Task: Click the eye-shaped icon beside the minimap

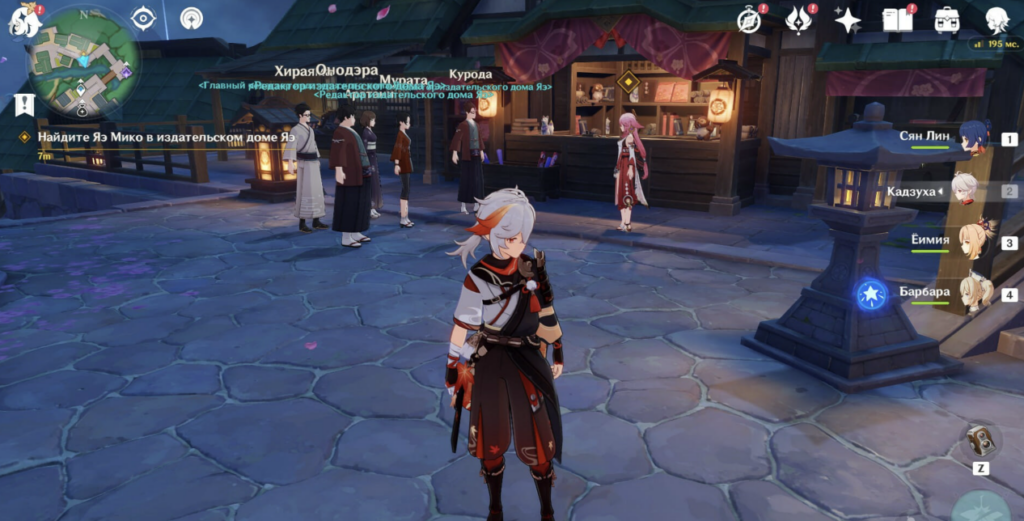Action: 144,18
